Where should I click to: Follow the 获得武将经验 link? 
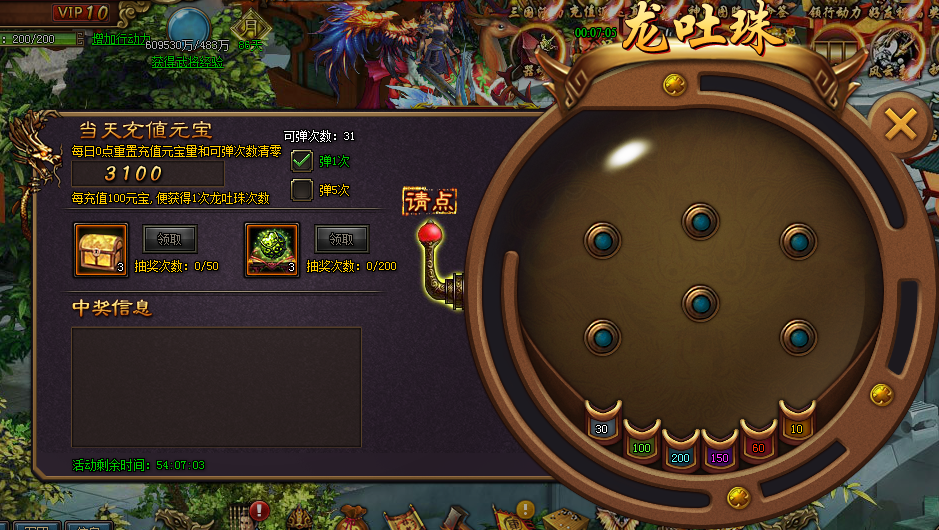pos(187,61)
